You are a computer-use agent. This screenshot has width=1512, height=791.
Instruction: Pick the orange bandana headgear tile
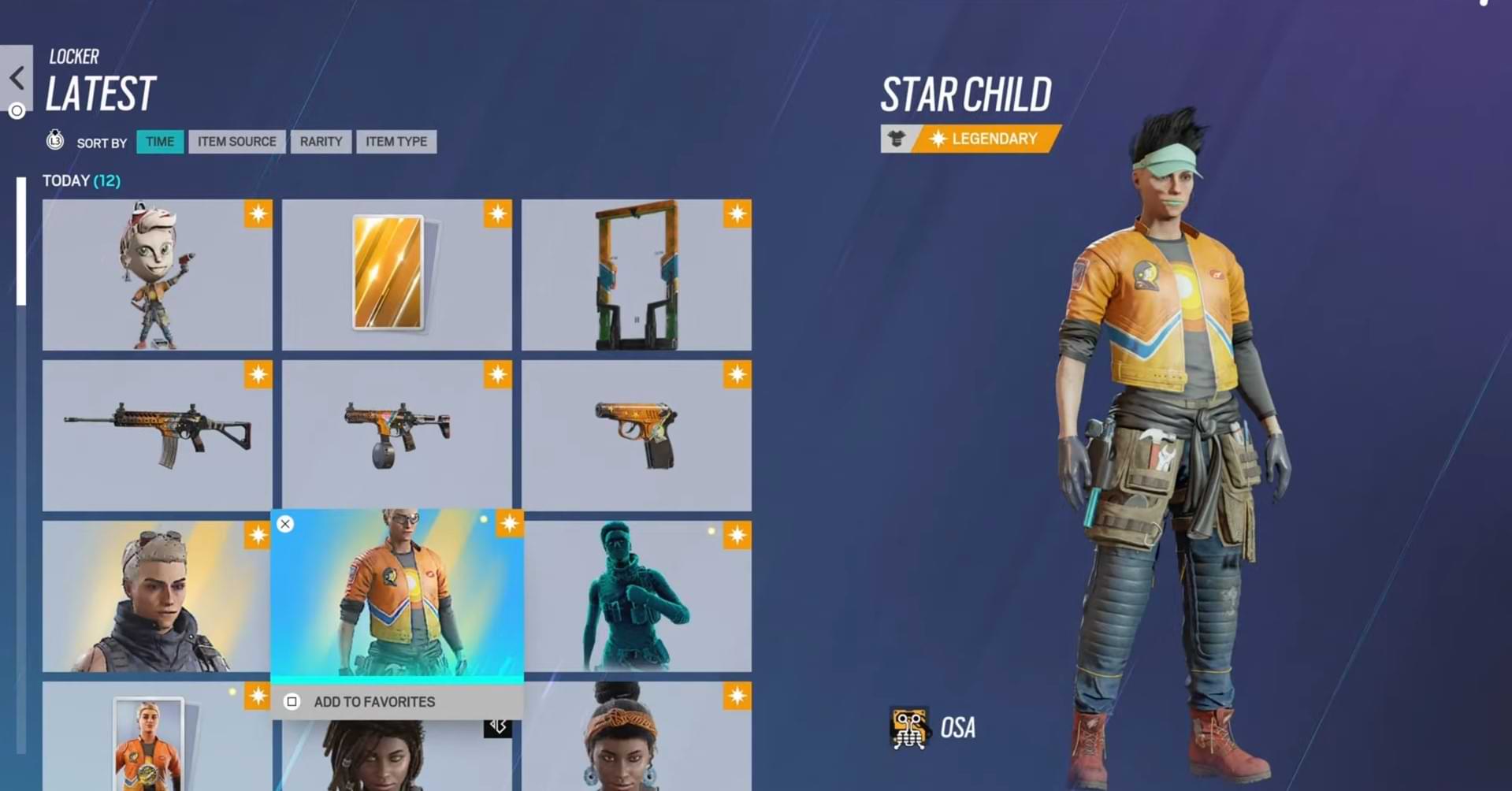pyautogui.click(x=636, y=741)
